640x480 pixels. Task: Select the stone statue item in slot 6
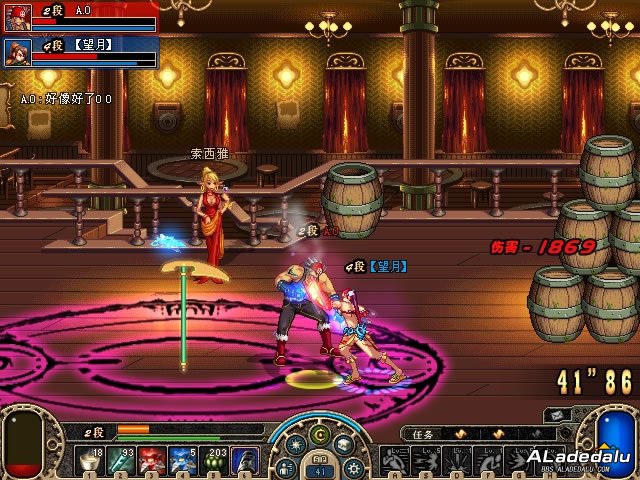tap(246, 461)
